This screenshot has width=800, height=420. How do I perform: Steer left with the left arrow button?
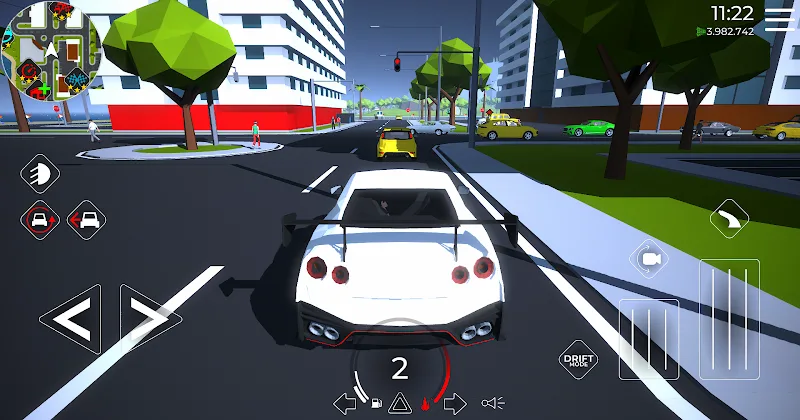pos(69,320)
